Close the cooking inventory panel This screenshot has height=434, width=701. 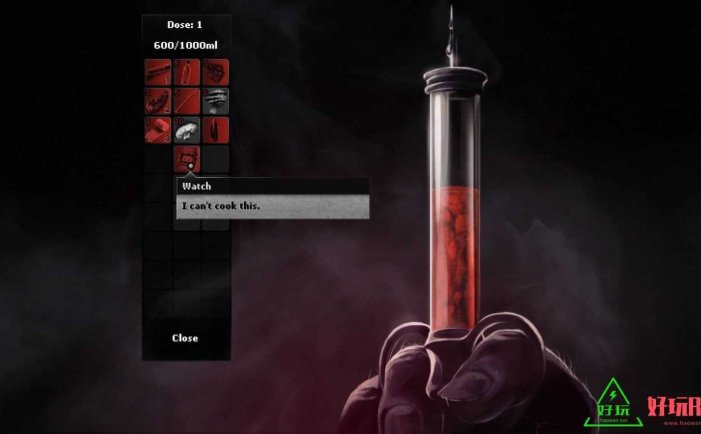point(185,338)
